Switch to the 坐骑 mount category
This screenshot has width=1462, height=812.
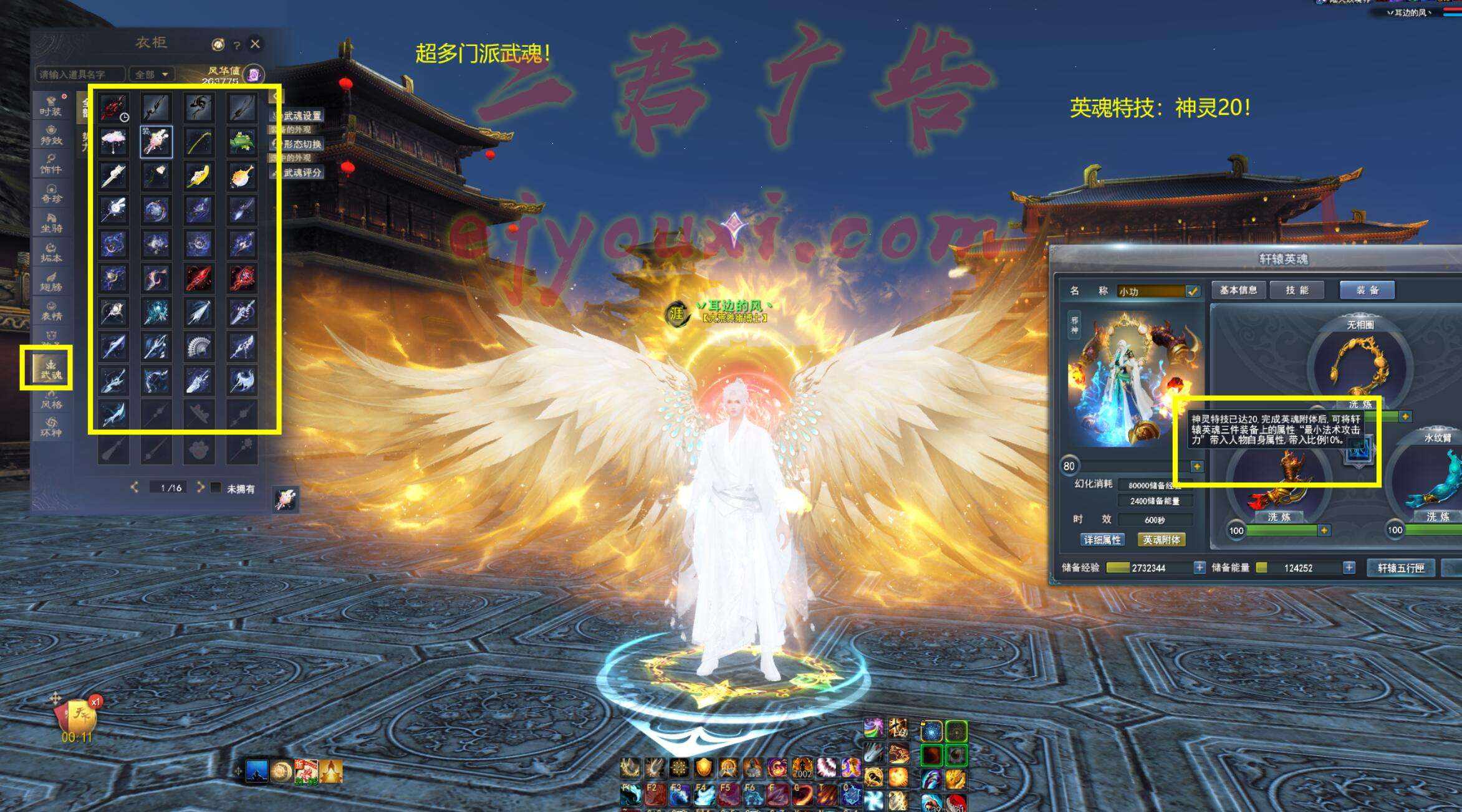tap(51, 223)
